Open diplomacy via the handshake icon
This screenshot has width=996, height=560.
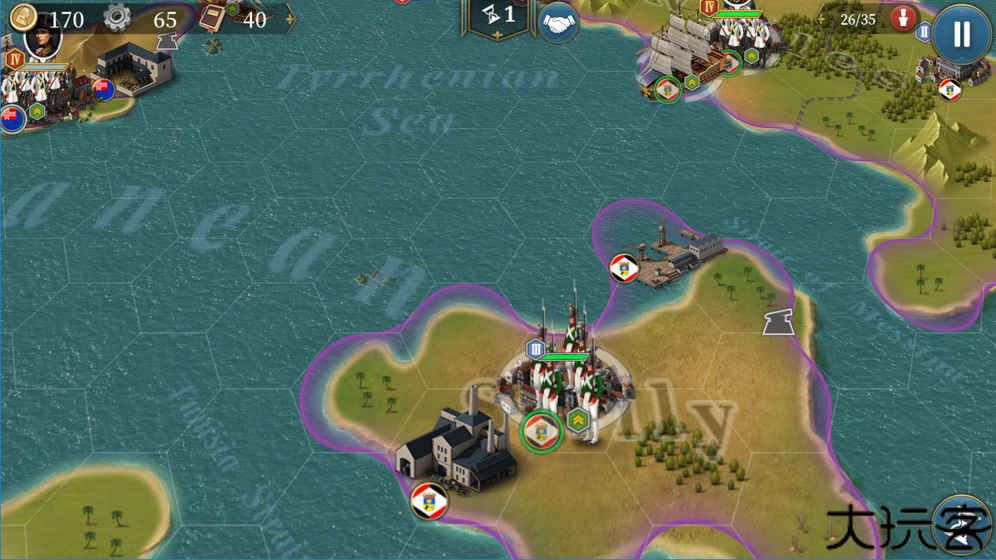(x=560, y=22)
